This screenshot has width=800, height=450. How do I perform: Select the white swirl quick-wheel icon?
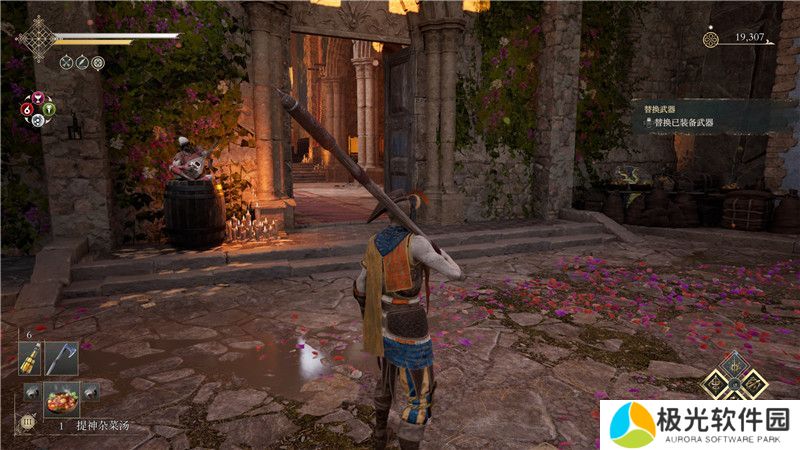pos(38,120)
